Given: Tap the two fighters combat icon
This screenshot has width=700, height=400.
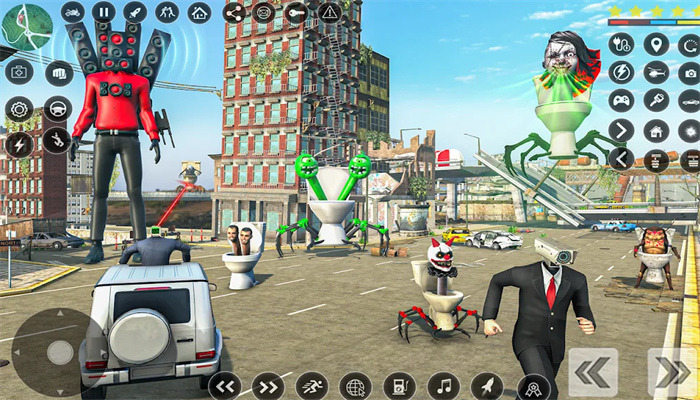Looking at the screenshot, I should pyautogui.click(x=167, y=12).
